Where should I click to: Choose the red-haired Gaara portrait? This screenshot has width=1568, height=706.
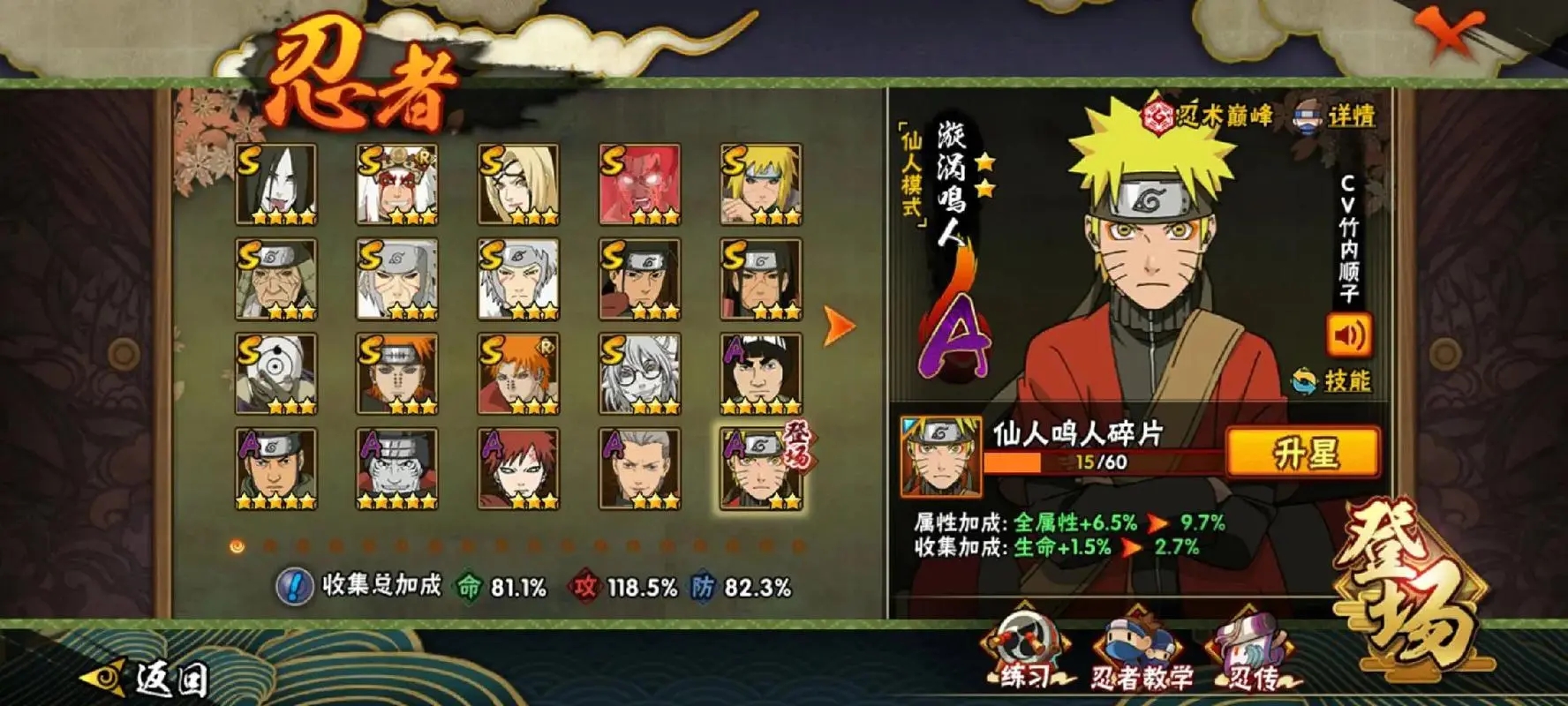518,469
